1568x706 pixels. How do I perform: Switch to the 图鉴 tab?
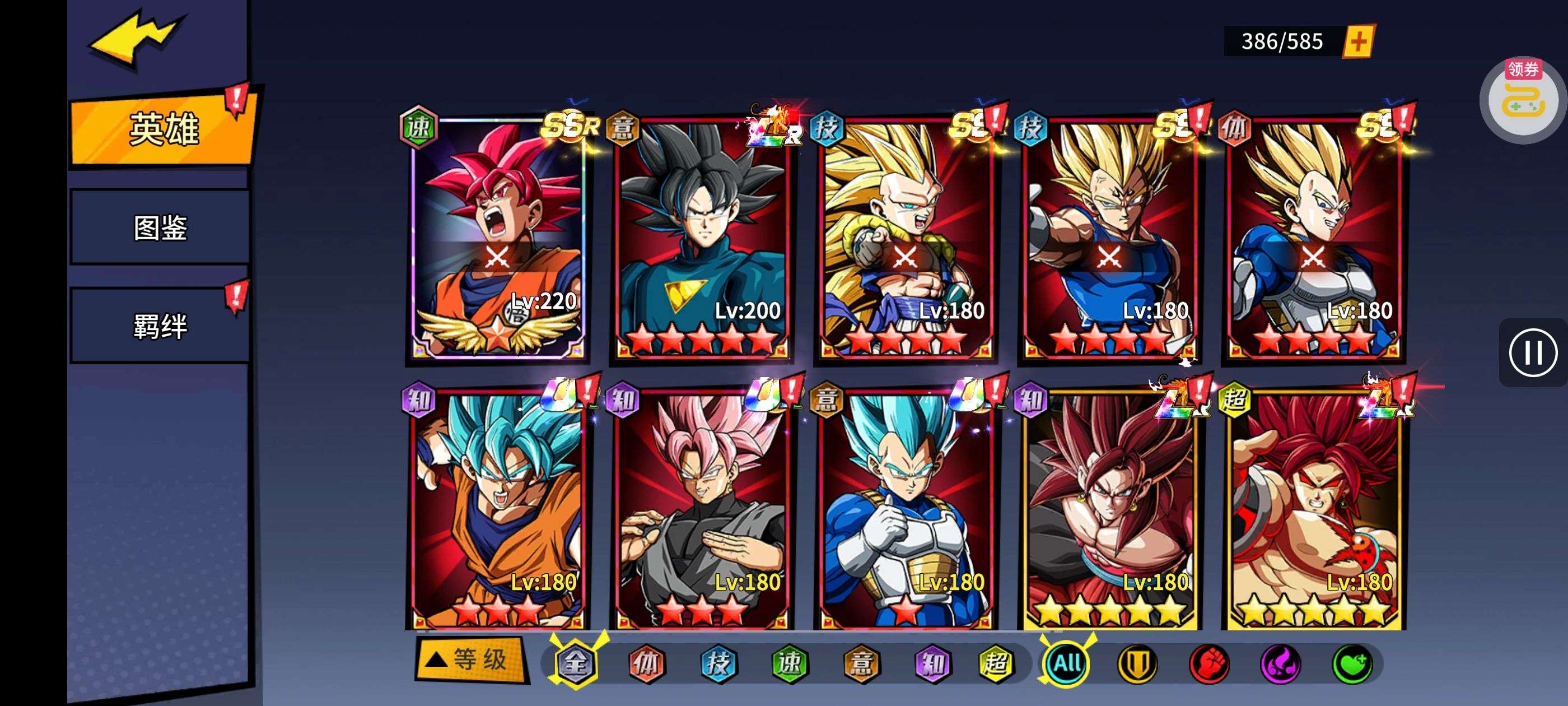(x=160, y=228)
